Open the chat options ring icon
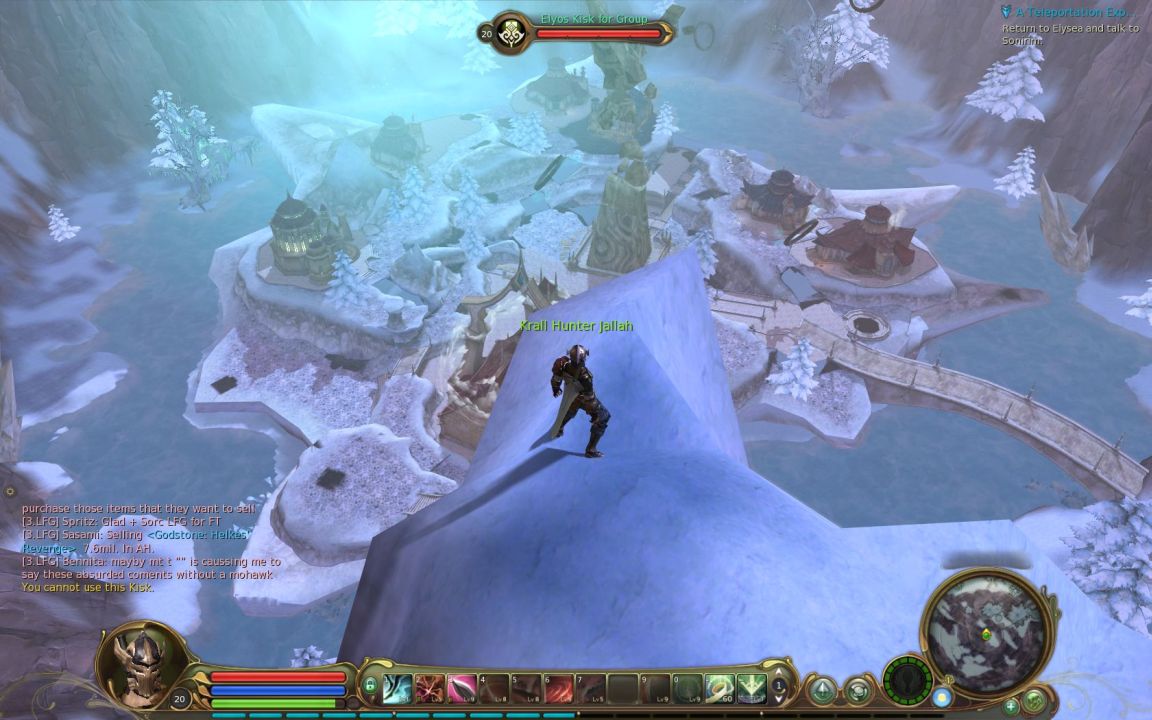 pos(10,491)
